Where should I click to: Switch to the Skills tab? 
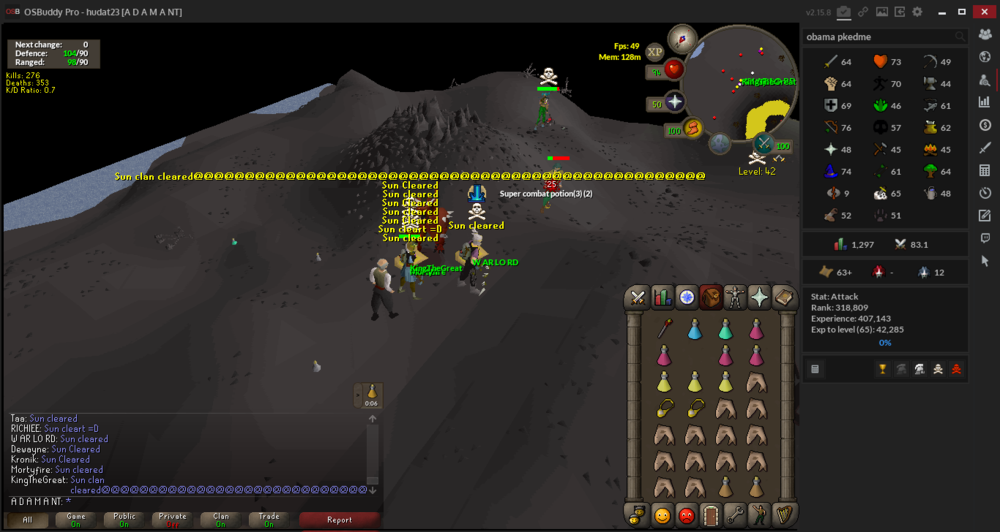pyautogui.click(x=662, y=297)
